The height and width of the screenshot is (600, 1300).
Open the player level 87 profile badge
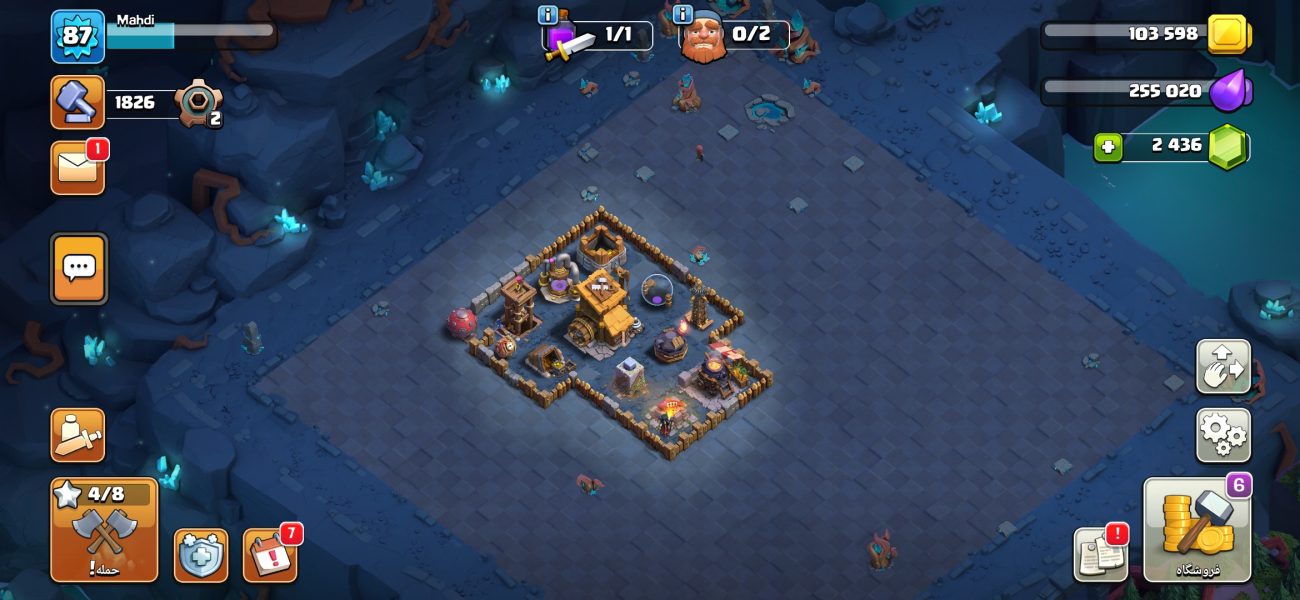[x=77, y=37]
